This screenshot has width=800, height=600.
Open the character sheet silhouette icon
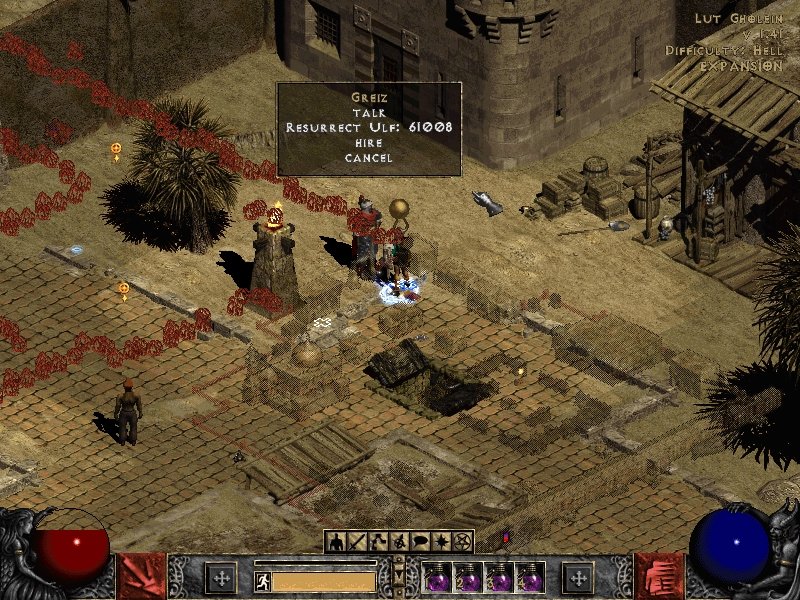tap(336, 541)
